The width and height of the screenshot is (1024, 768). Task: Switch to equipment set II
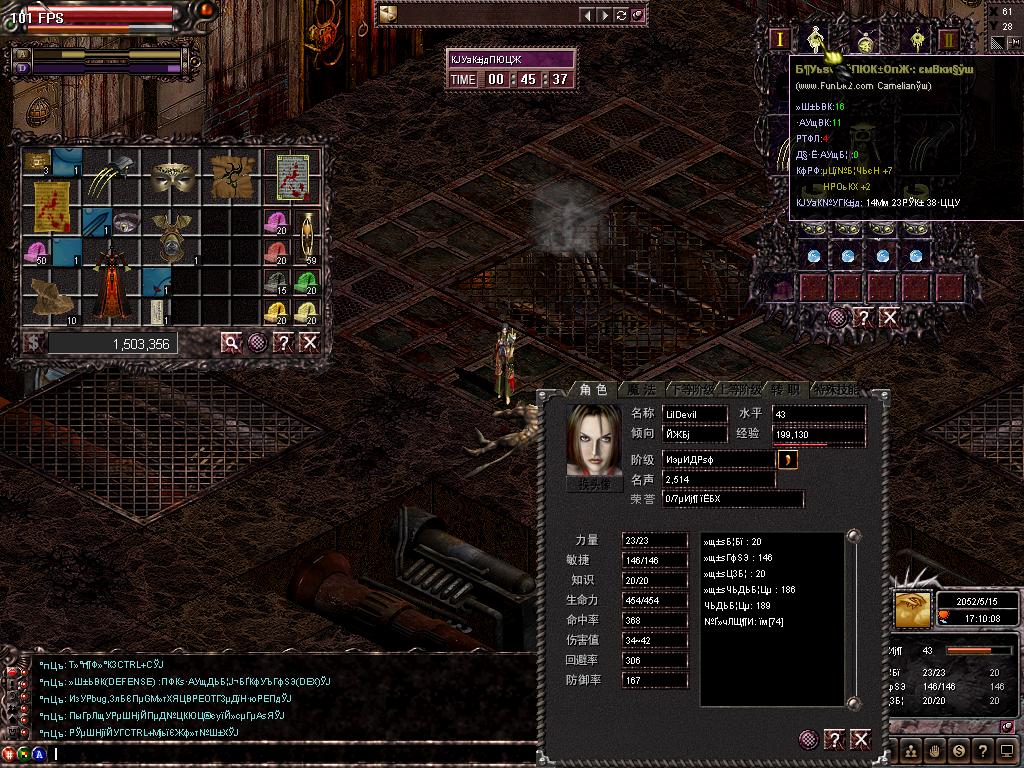(x=949, y=41)
